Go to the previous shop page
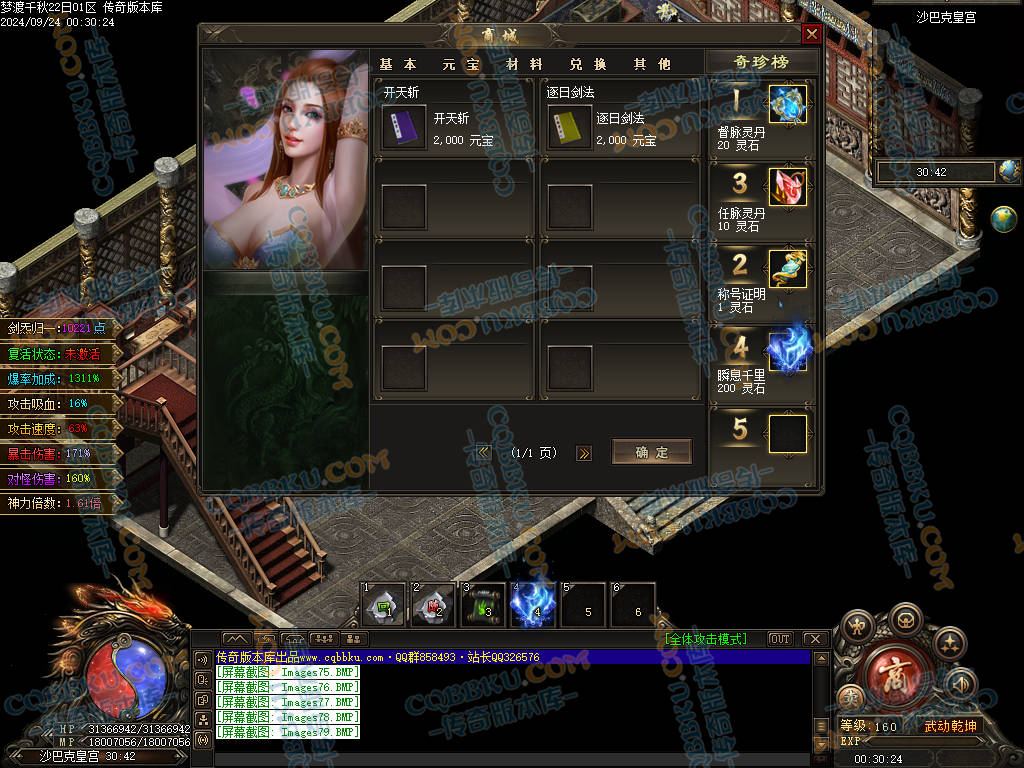Image resolution: width=1024 pixels, height=768 pixels. point(484,453)
